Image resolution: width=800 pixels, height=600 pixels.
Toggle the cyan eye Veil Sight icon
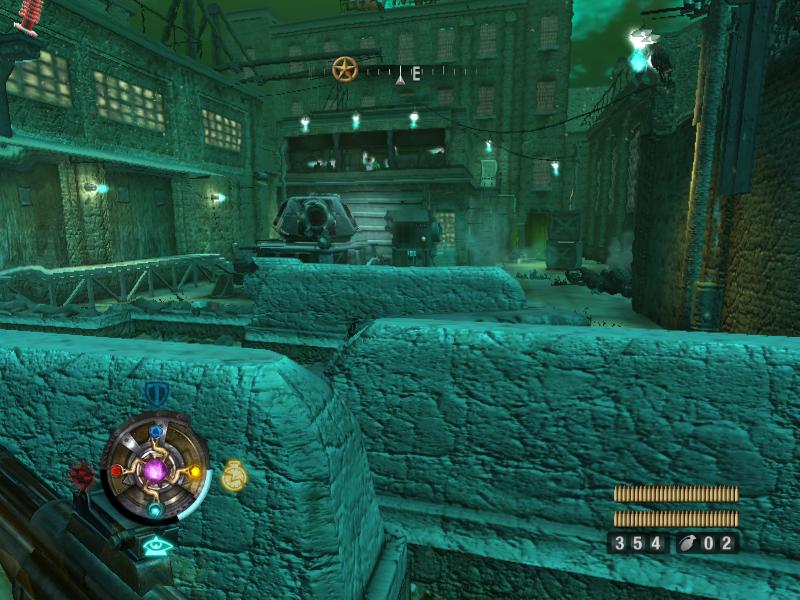pos(155,546)
